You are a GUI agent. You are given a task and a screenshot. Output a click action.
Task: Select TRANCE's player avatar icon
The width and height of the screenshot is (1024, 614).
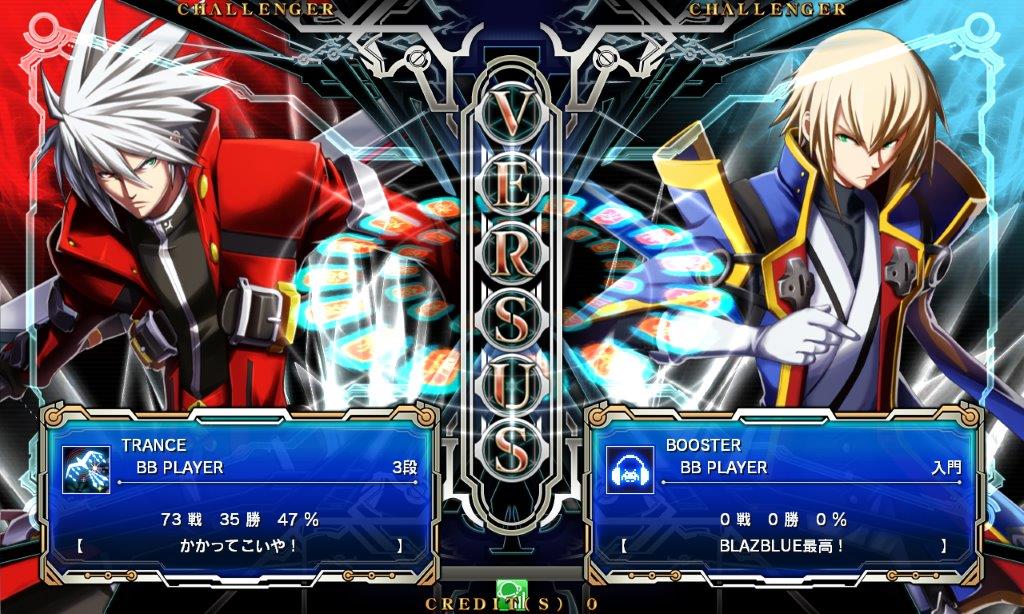pyautogui.click(x=86, y=468)
